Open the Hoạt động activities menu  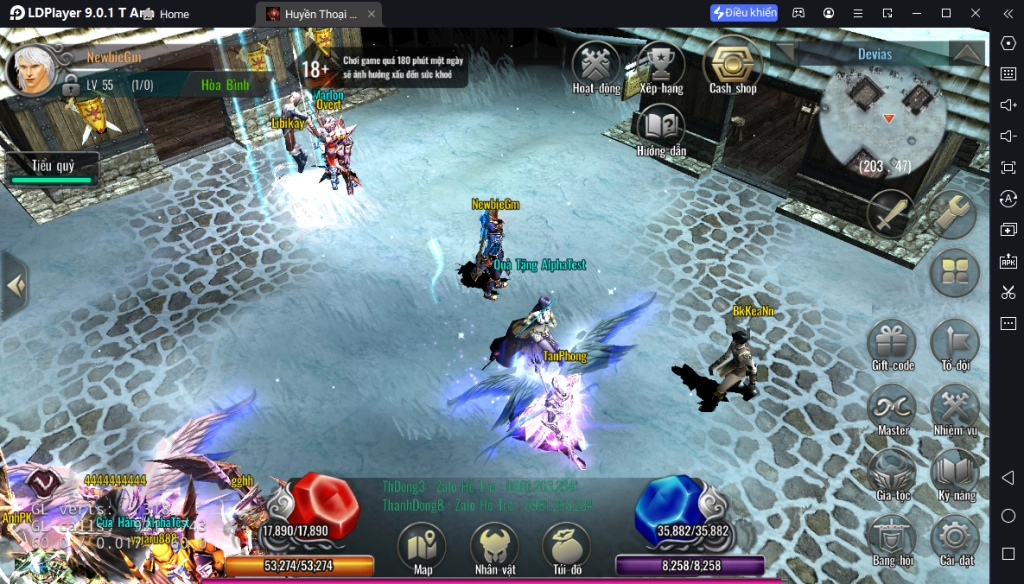[x=596, y=65]
